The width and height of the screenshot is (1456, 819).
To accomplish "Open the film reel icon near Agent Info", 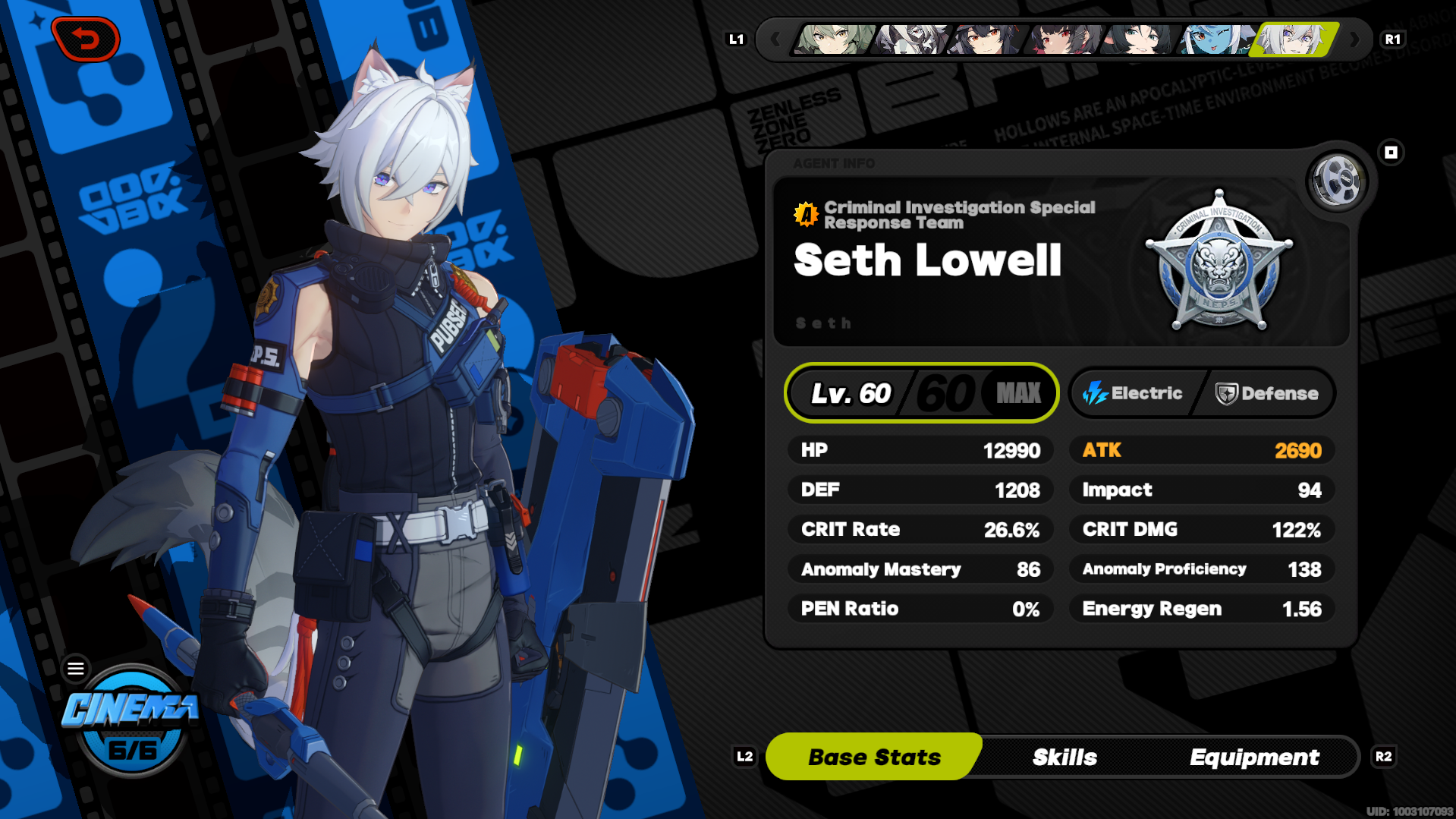I will (1336, 181).
